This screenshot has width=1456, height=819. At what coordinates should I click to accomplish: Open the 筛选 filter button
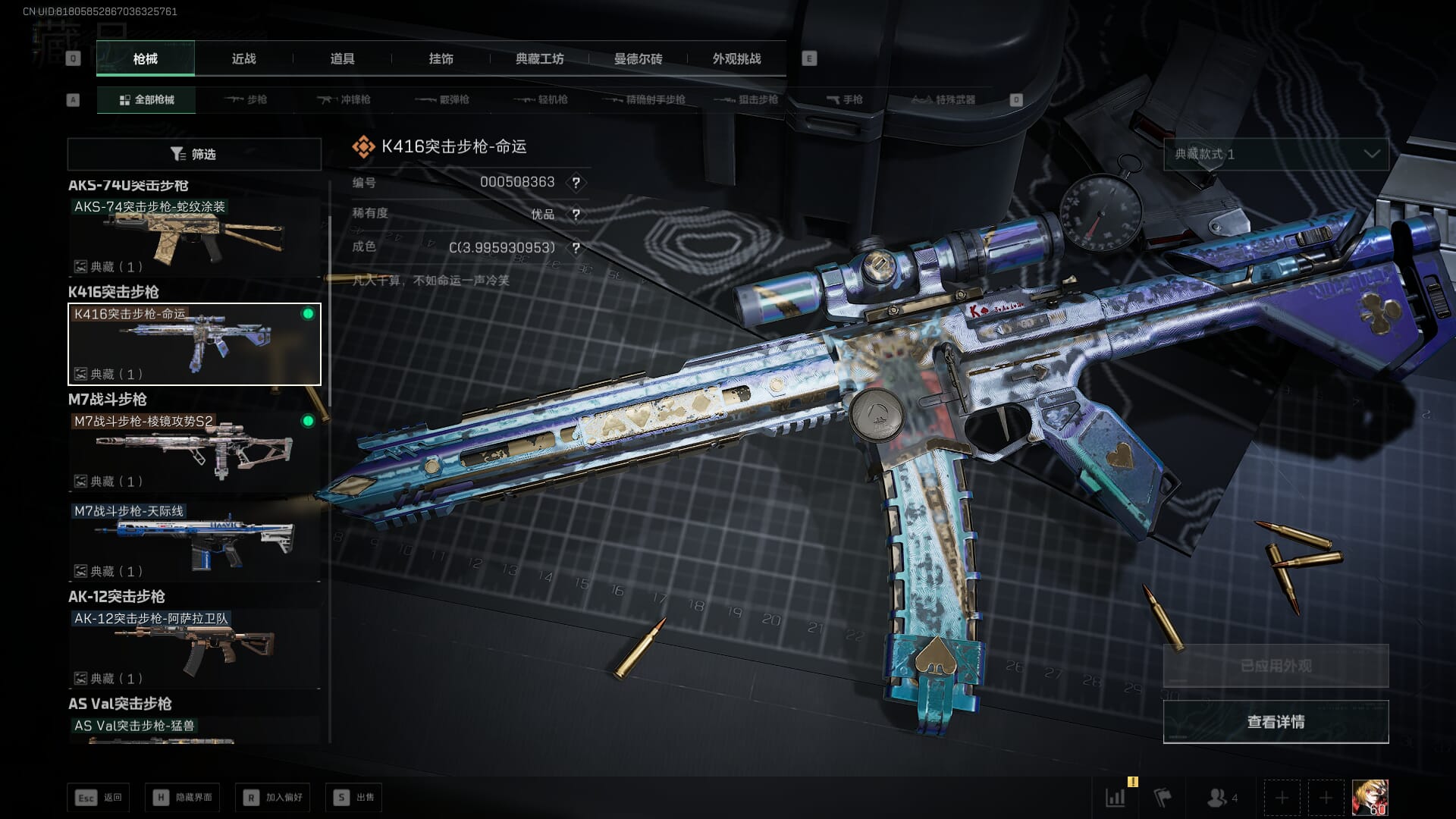pos(194,154)
